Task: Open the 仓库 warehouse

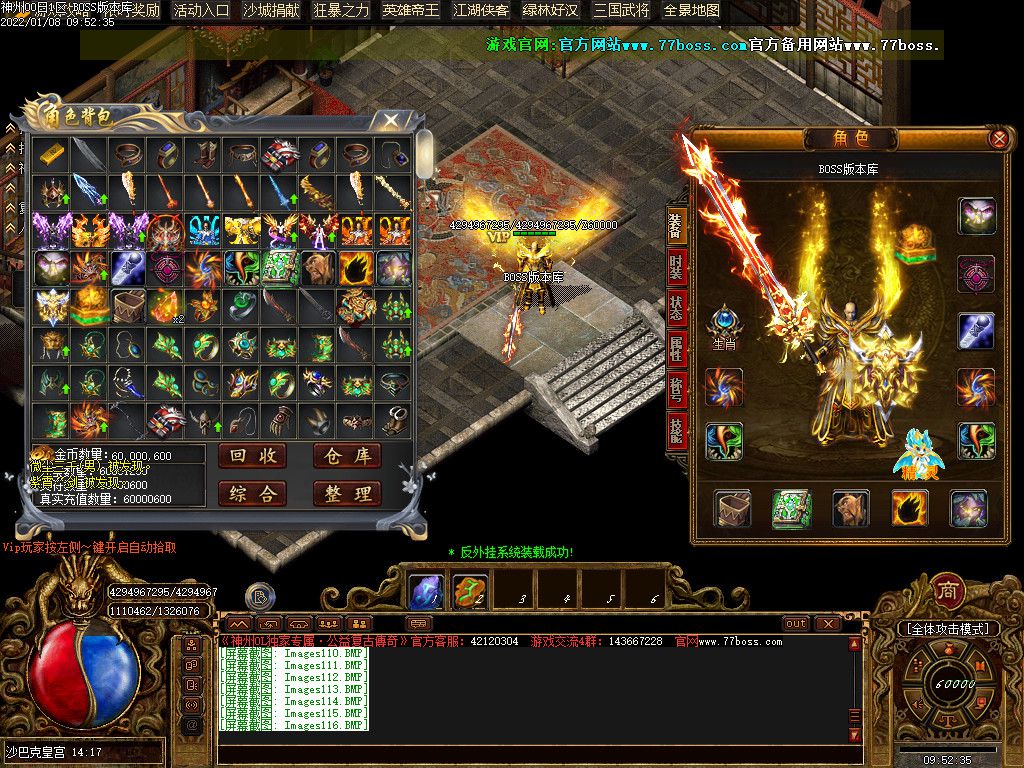Action: (347, 456)
